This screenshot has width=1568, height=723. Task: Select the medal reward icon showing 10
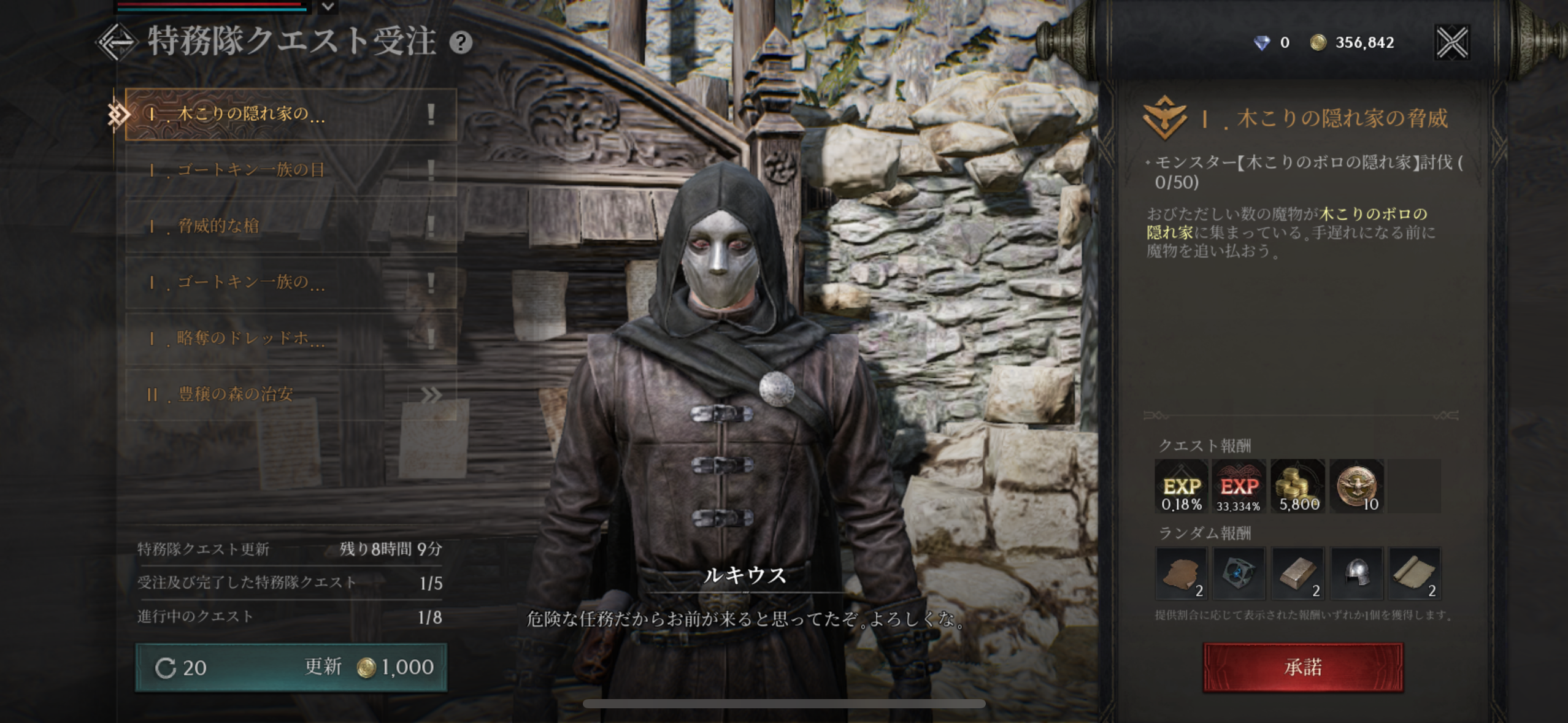[1357, 486]
